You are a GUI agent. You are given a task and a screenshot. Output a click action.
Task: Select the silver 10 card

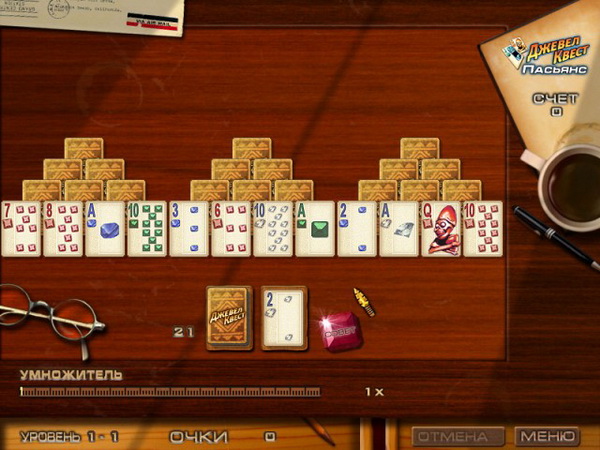click(x=273, y=228)
